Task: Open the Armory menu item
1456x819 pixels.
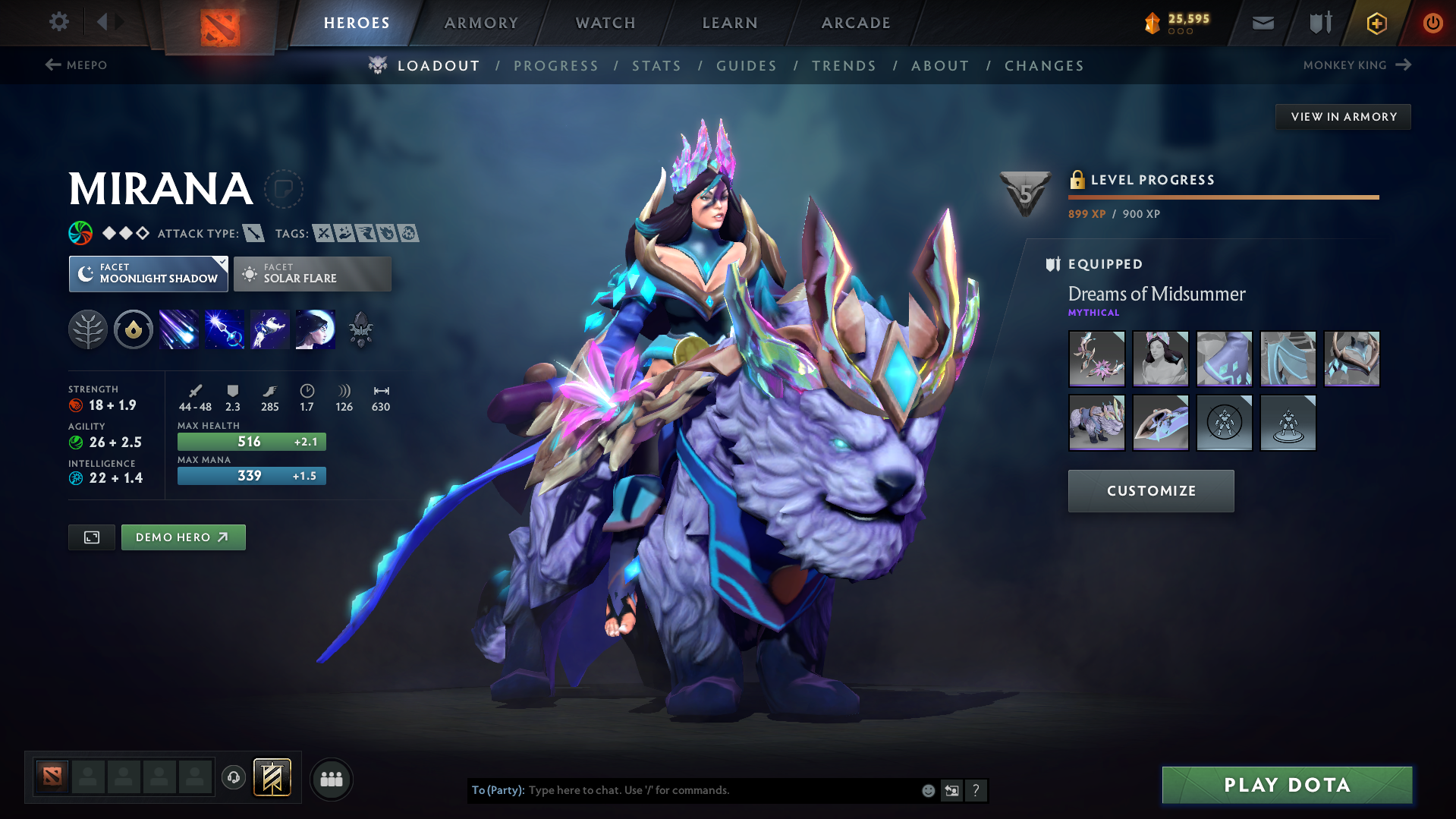Action: [481, 23]
